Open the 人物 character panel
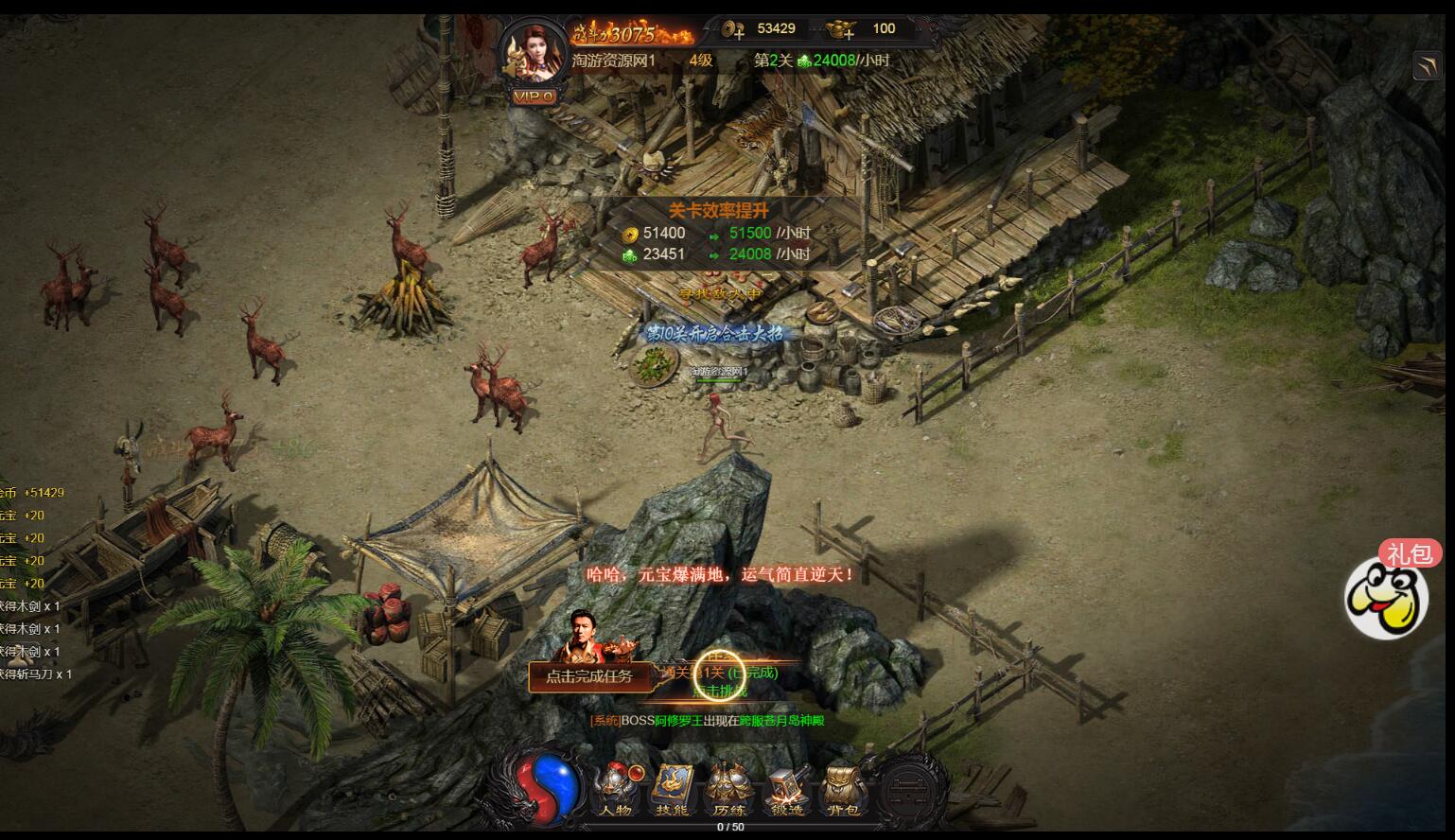 coord(615,791)
